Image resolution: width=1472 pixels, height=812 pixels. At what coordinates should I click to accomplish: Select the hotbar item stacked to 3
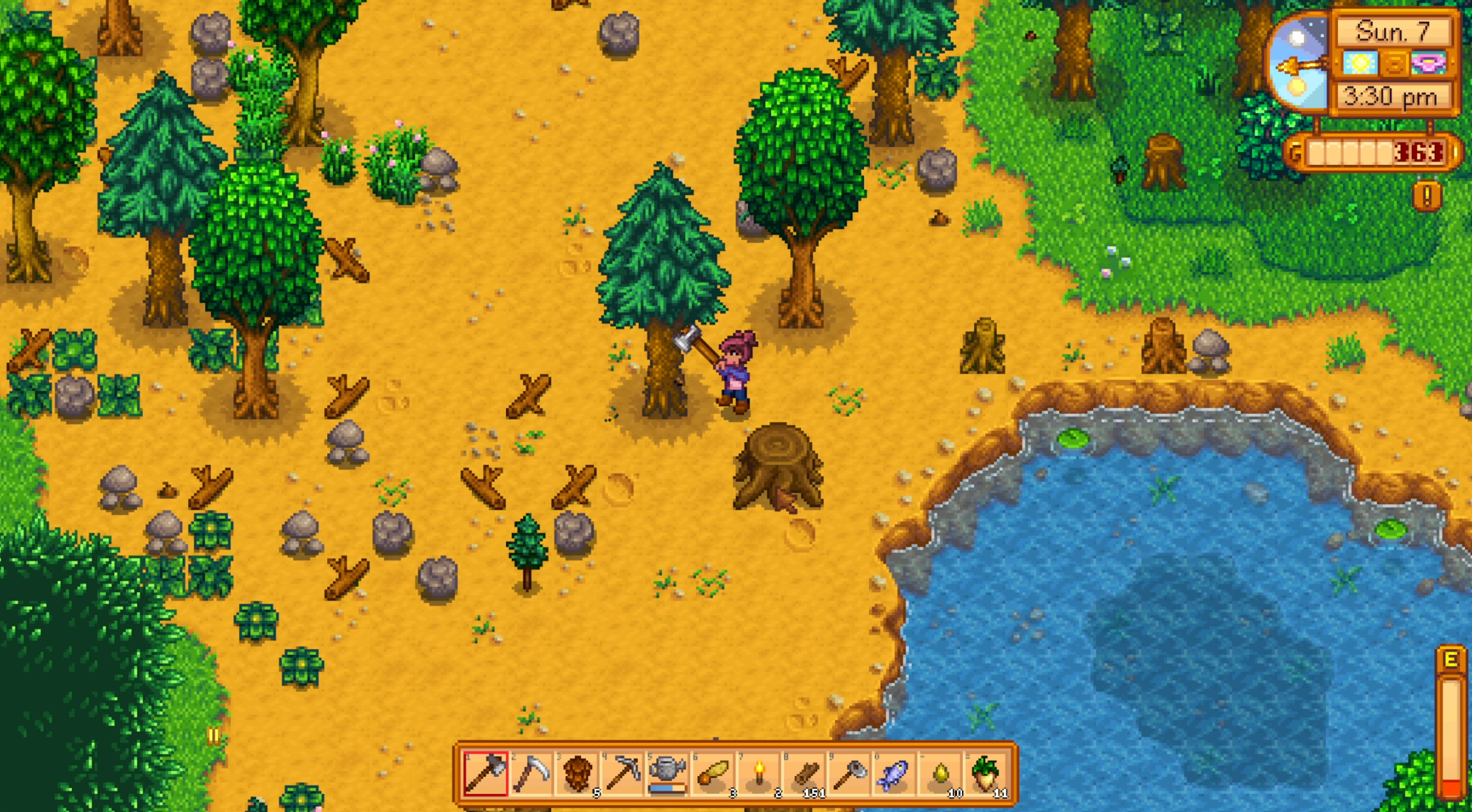tap(713, 774)
